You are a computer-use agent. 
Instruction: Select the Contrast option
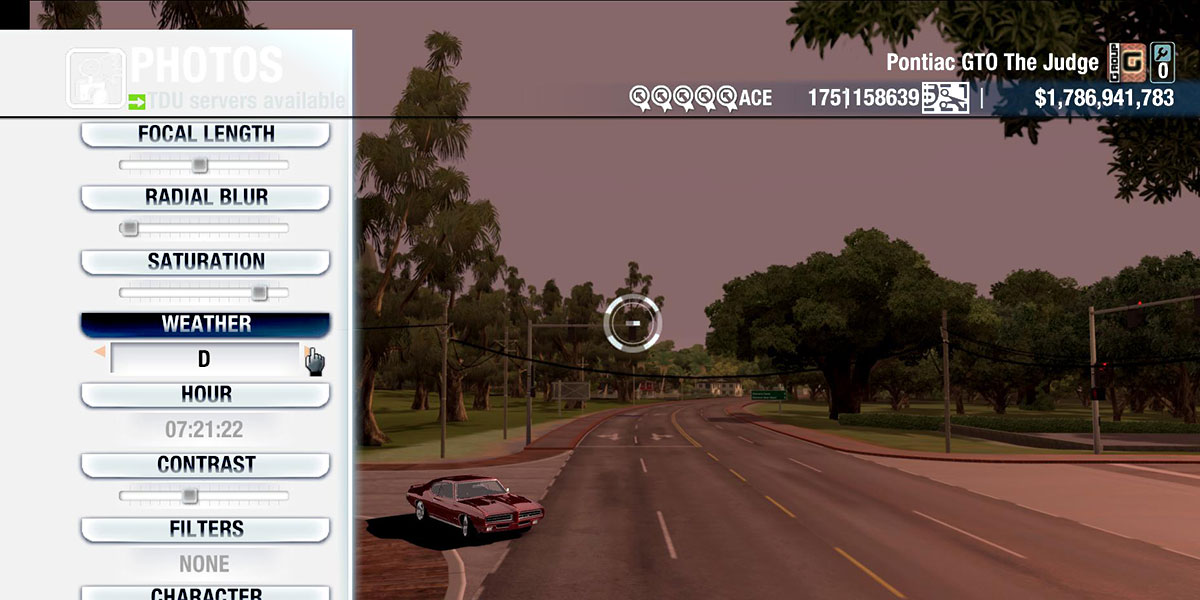[x=205, y=465]
